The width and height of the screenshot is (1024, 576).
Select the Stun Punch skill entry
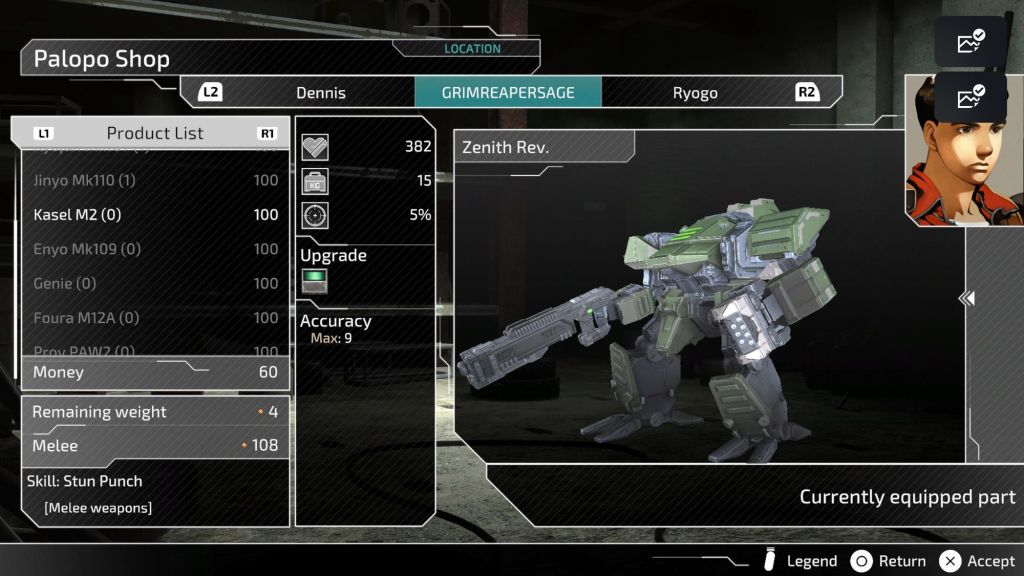pyautogui.click(x=88, y=481)
